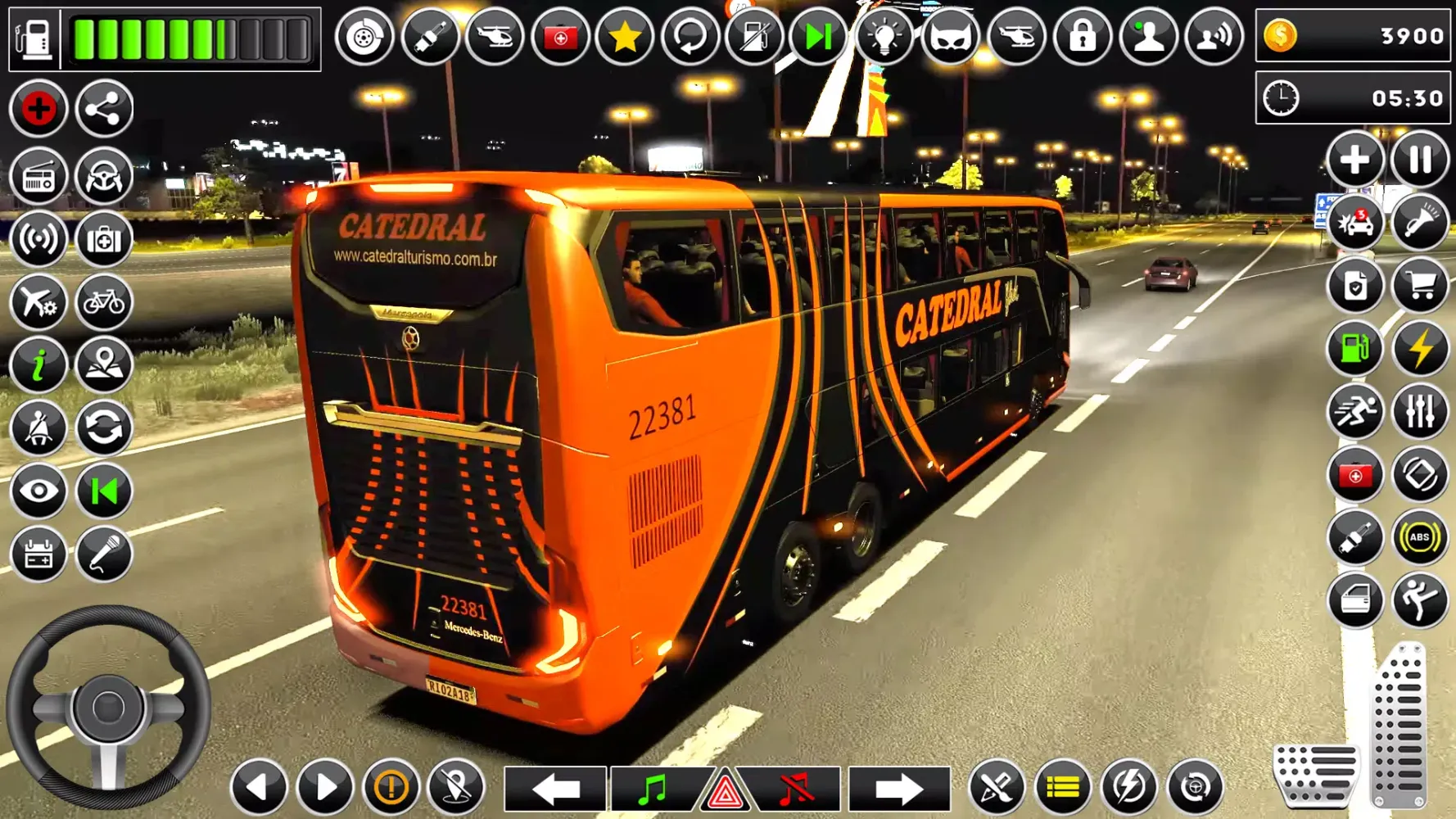
Task: Click the green info icon
Action: [38, 365]
